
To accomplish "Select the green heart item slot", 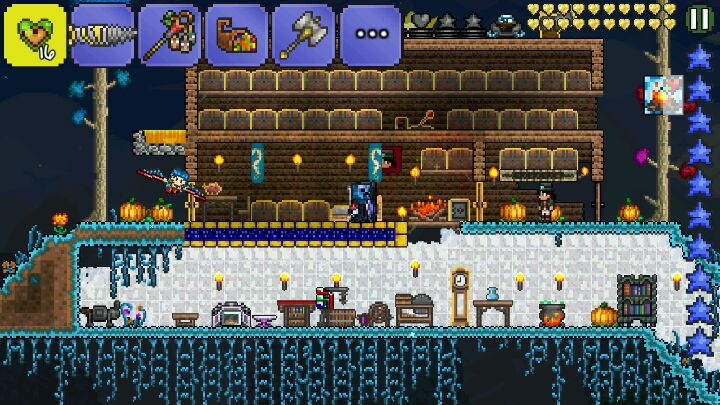I will [35, 33].
